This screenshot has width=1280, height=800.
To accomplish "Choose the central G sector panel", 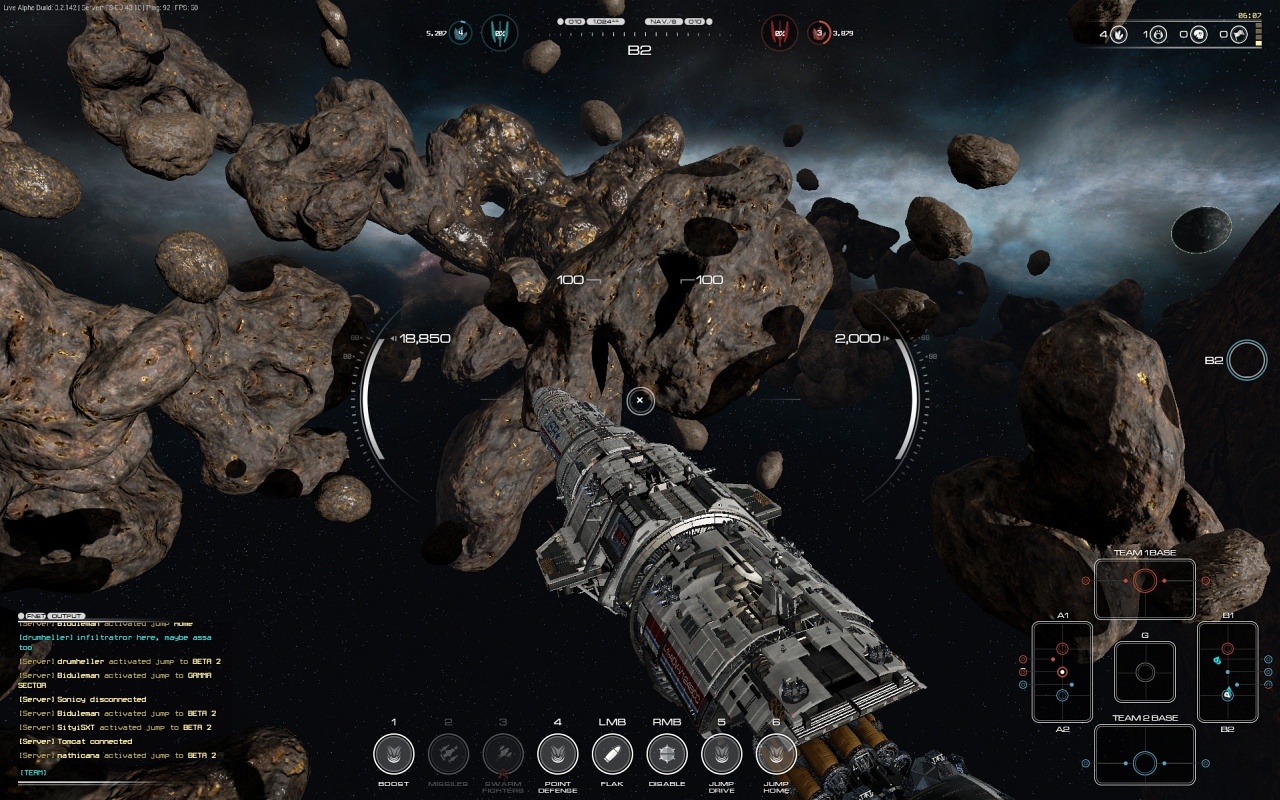I will (x=1145, y=672).
